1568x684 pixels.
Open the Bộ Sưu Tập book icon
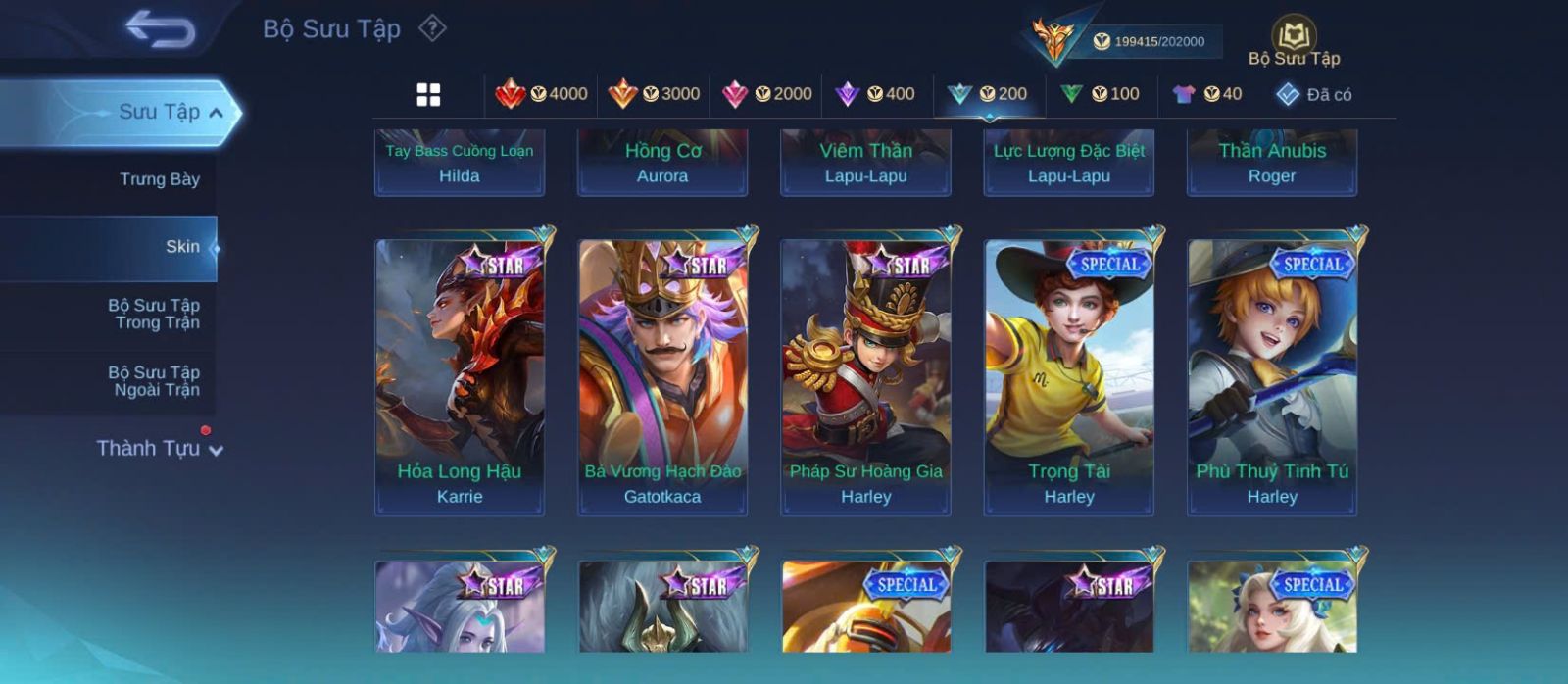point(1294,39)
